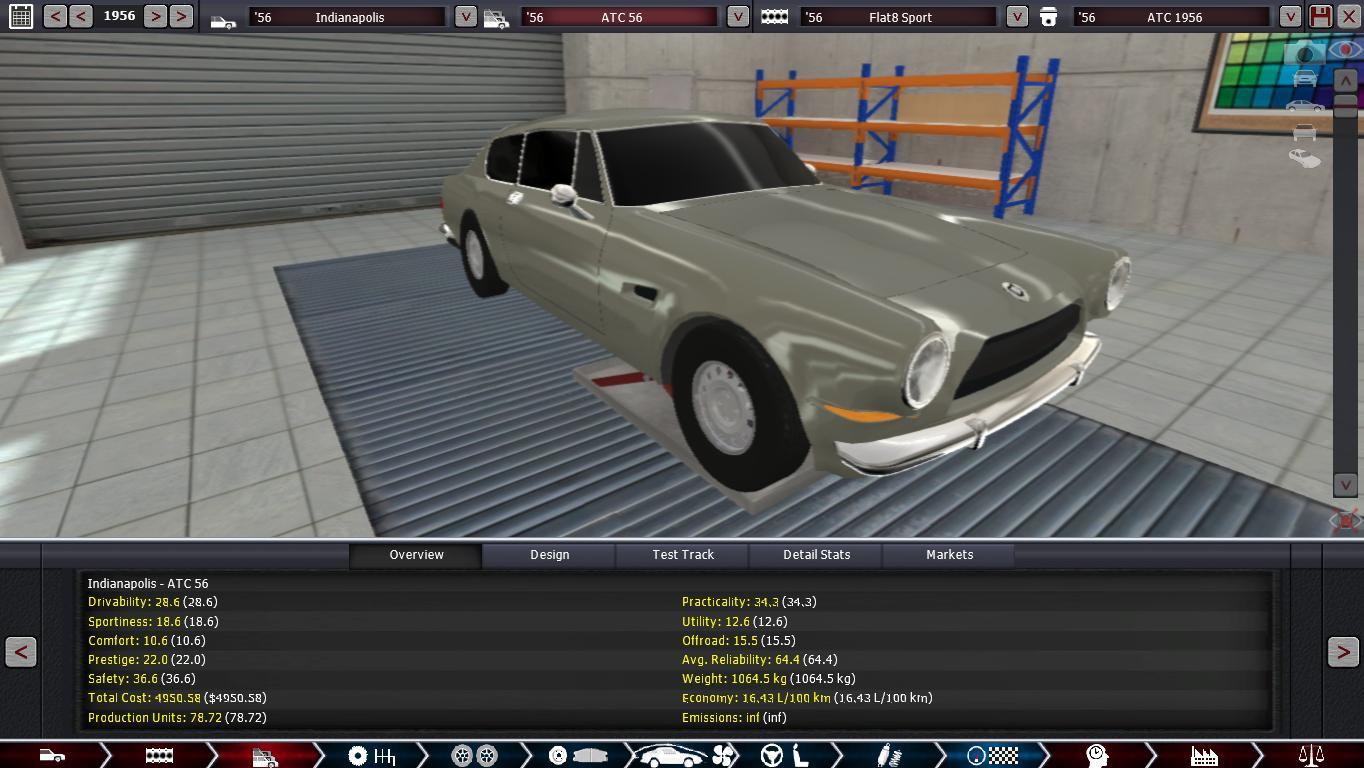
Task: Open the Test Track tab
Action: 683,555
